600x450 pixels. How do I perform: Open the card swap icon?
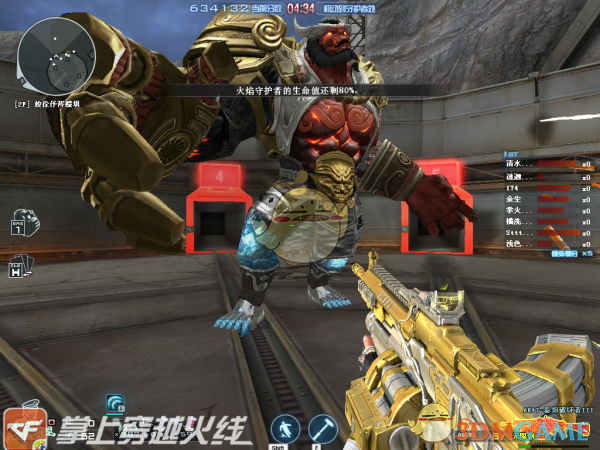click(21, 266)
